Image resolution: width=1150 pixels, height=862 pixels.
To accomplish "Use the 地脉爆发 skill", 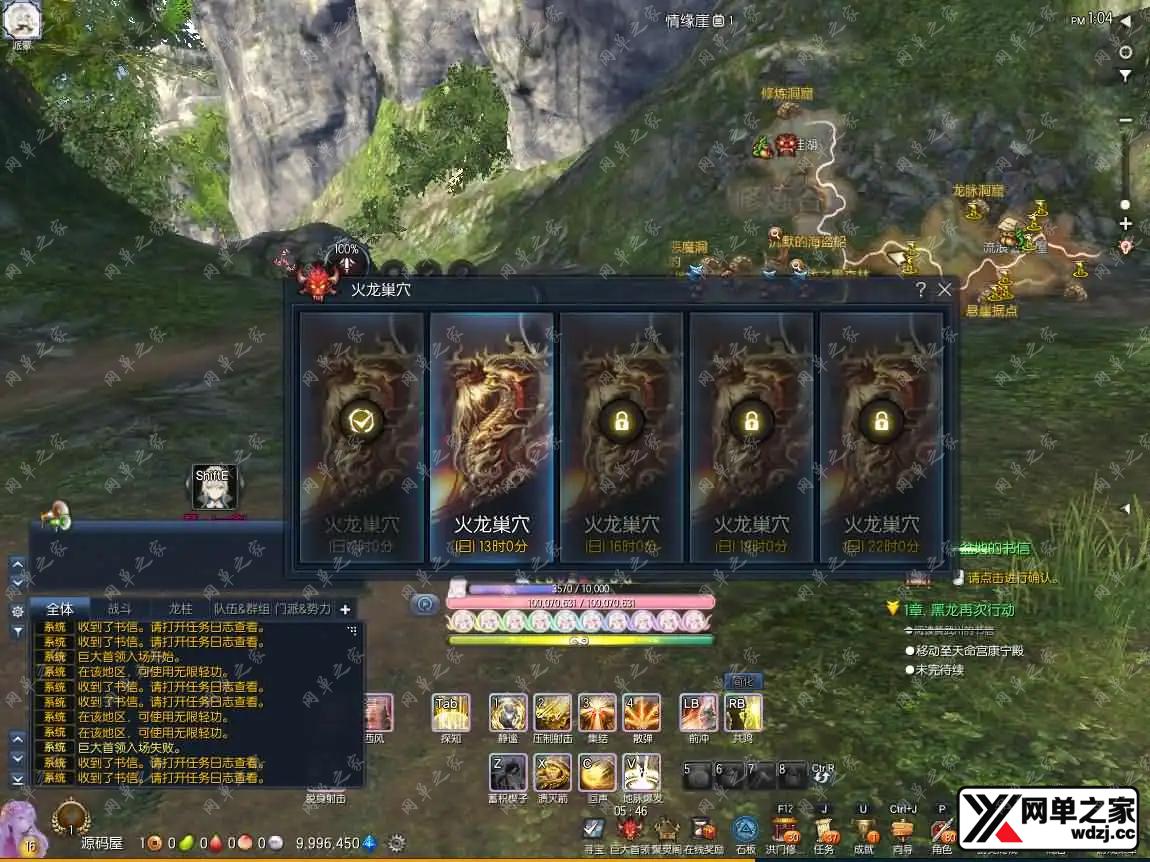I will [x=641, y=773].
